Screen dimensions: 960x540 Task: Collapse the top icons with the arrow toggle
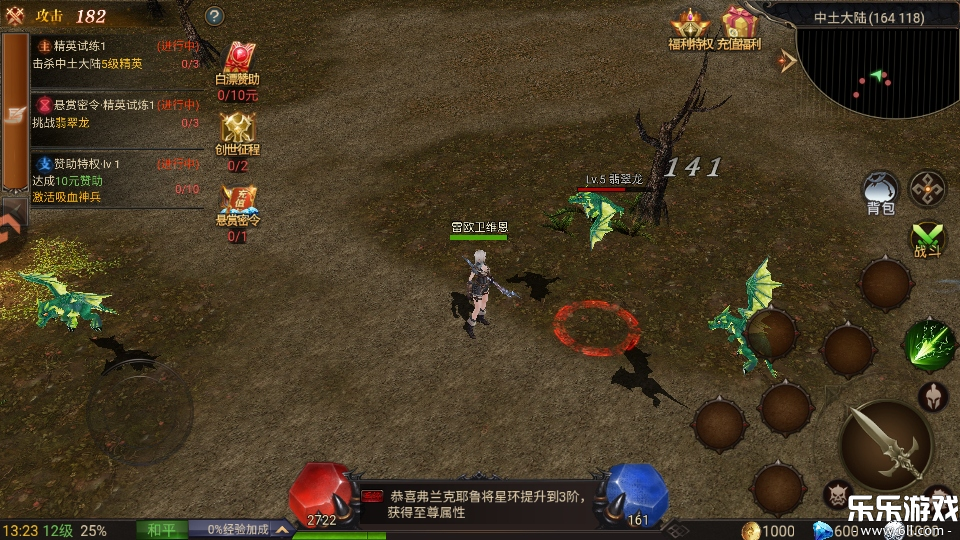[x=787, y=61]
